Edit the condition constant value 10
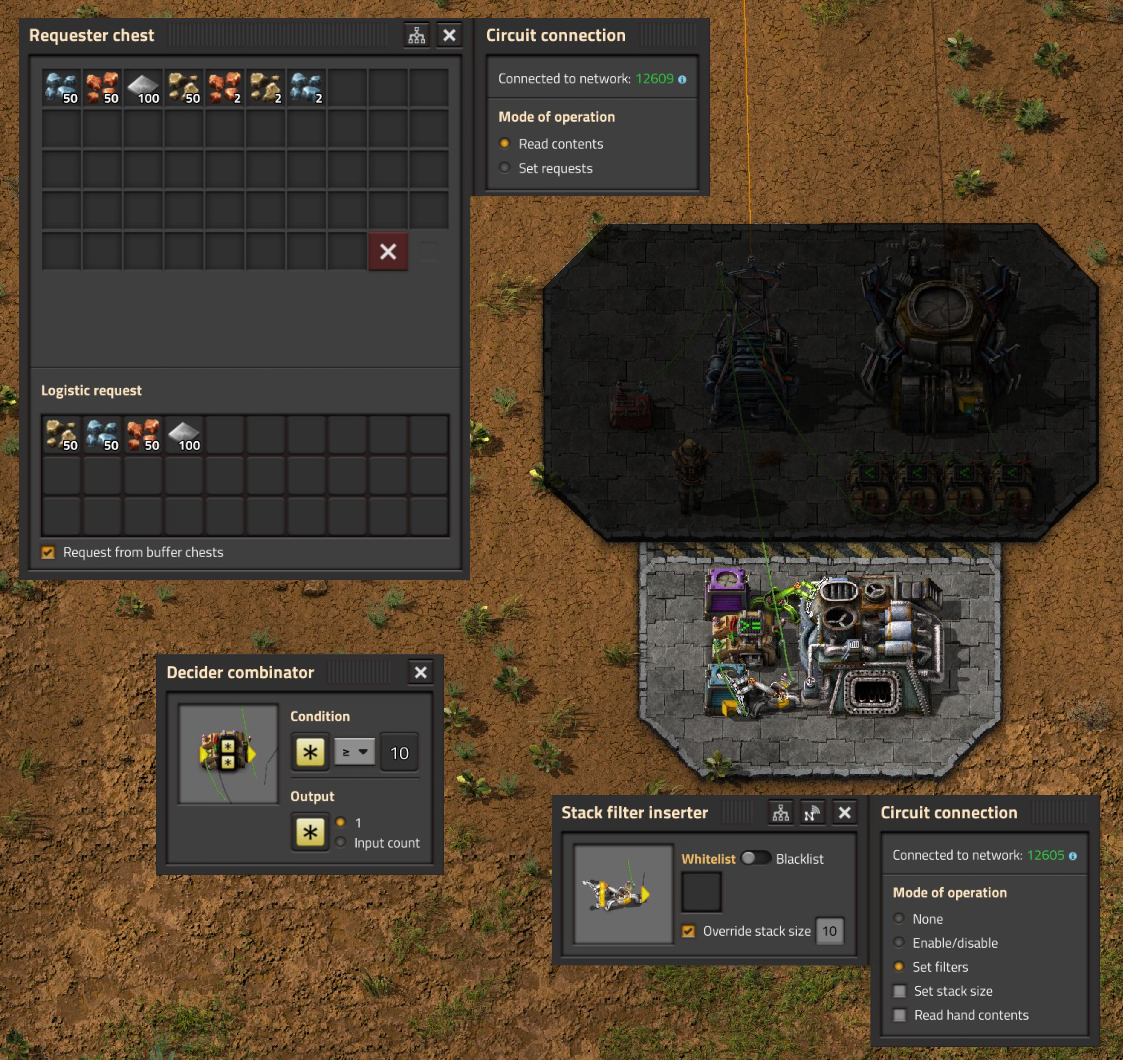The image size is (1123, 1060). click(x=399, y=753)
